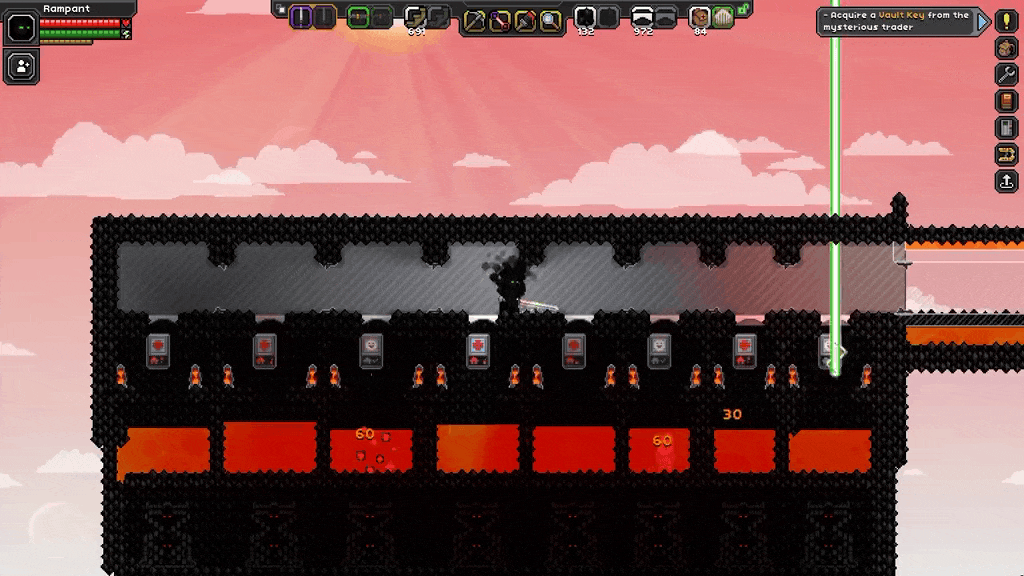Select the black block slot showing 132
This screenshot has width=1024, height=576.
click(x=585, y=17)
